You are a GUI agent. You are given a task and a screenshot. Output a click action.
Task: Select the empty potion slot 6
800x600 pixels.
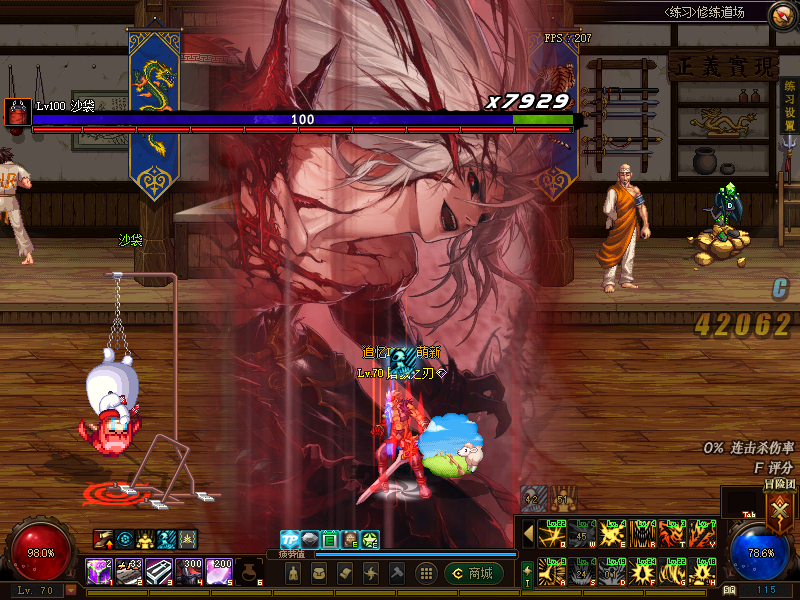[249, 572]
